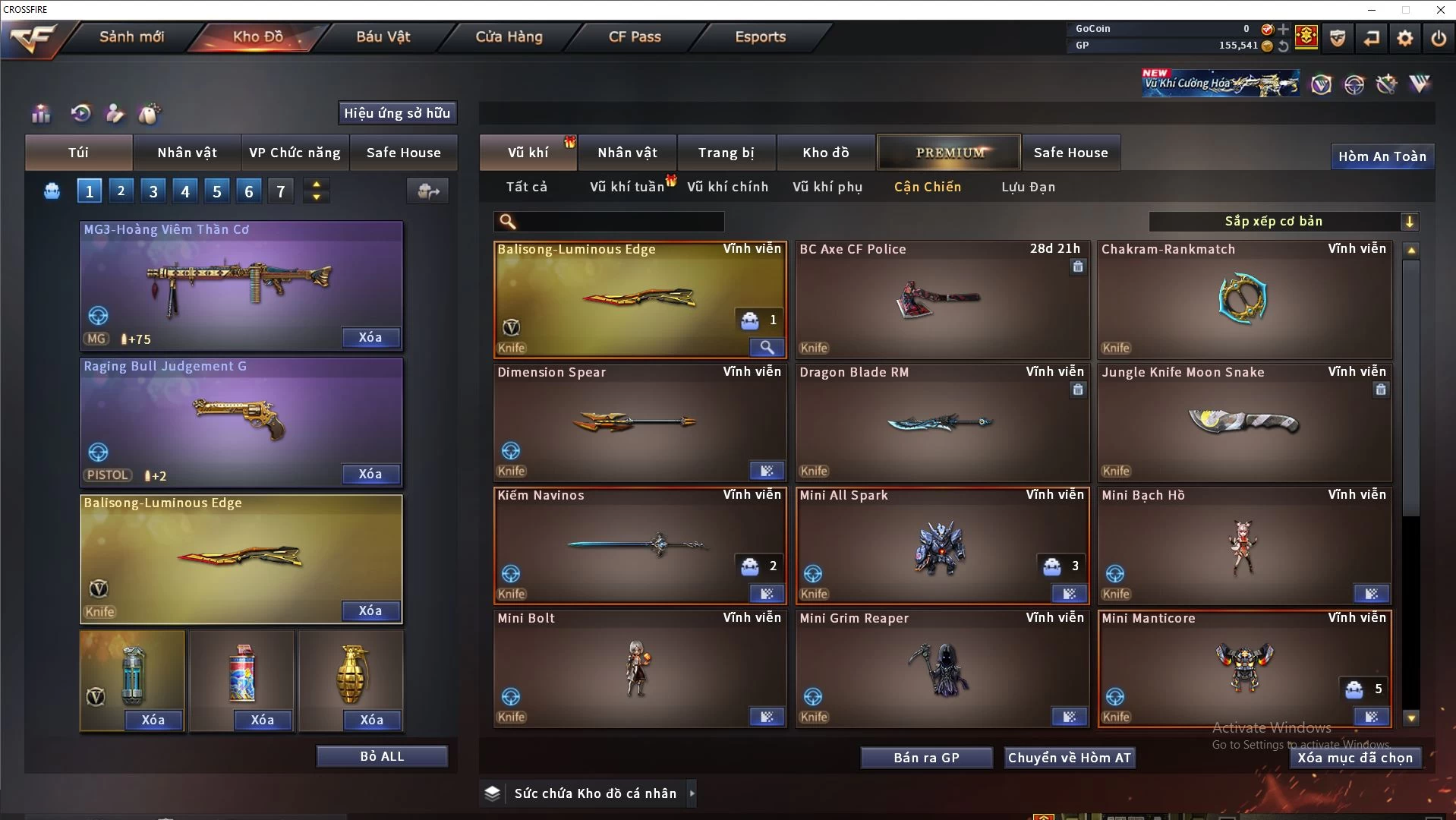This screenshot has height=820, width=1456.
Task: Remove the MG3-Hoàng Viêm Thần Cơ with Xóa
Action: tap(370, 337)
